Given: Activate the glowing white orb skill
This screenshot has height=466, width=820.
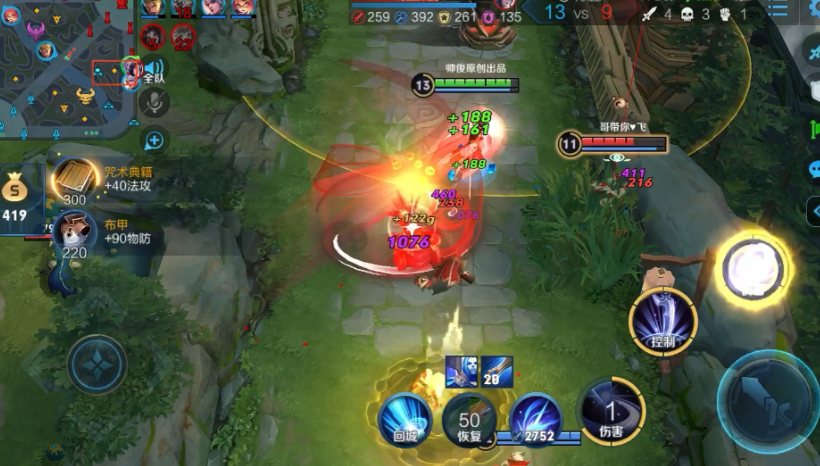Looking at the screenshot, I should point(756,269).
